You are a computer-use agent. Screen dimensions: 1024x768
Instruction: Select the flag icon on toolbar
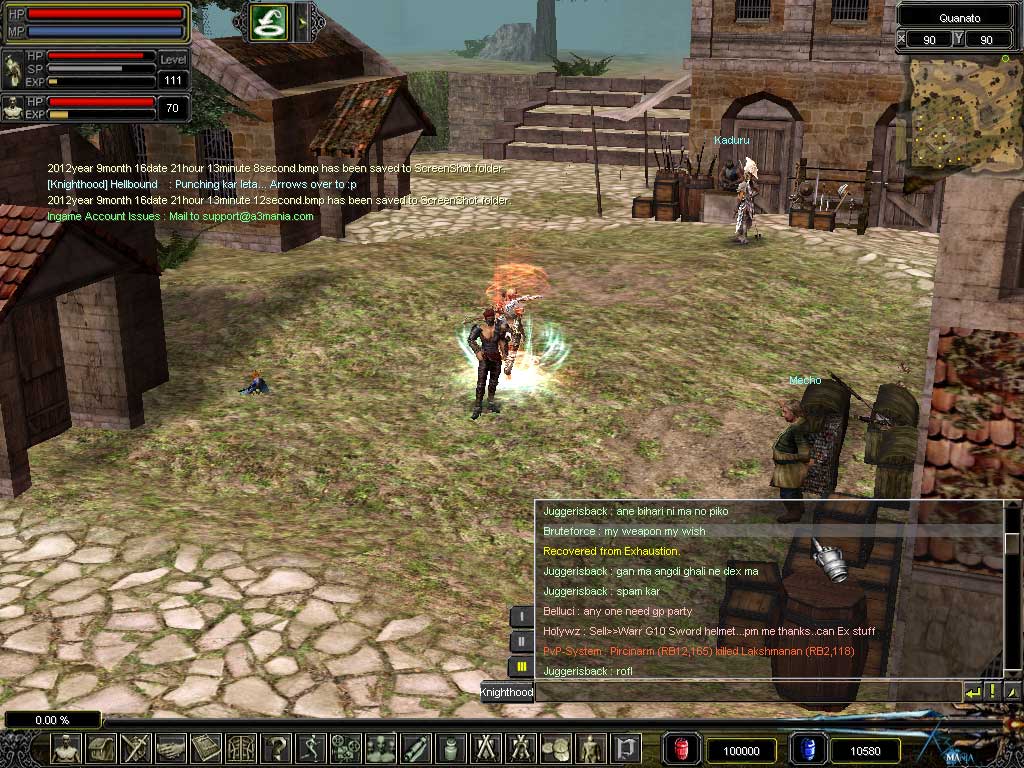(x=625, y=748)
